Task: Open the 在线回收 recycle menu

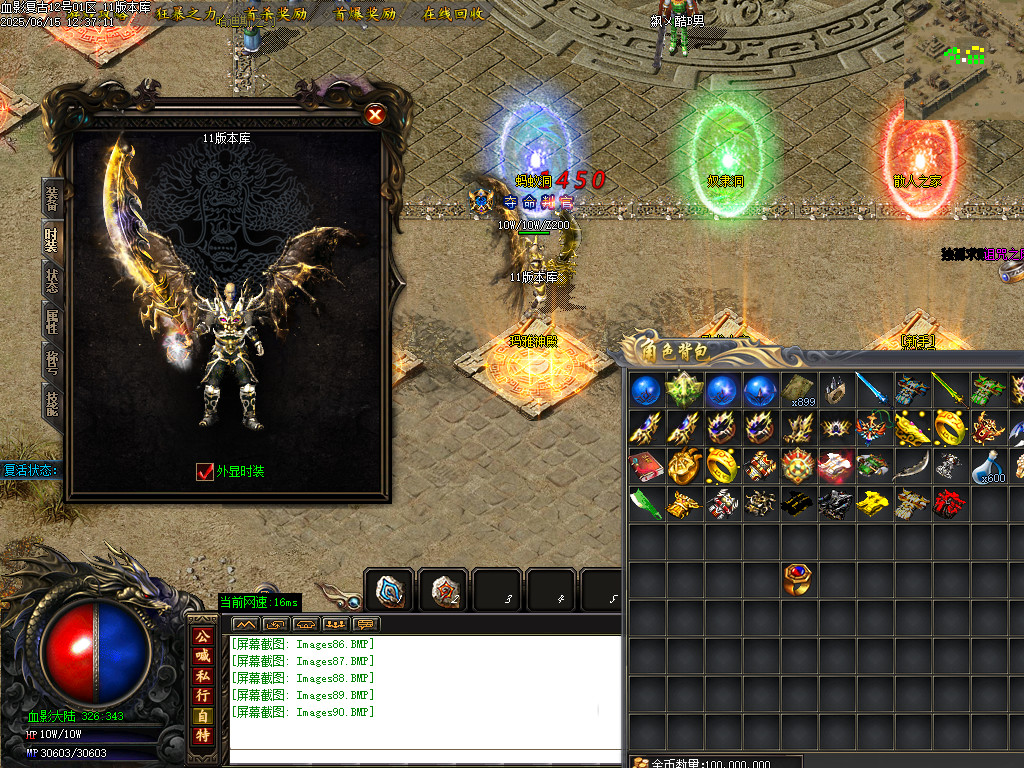Action: click(453, 14)
